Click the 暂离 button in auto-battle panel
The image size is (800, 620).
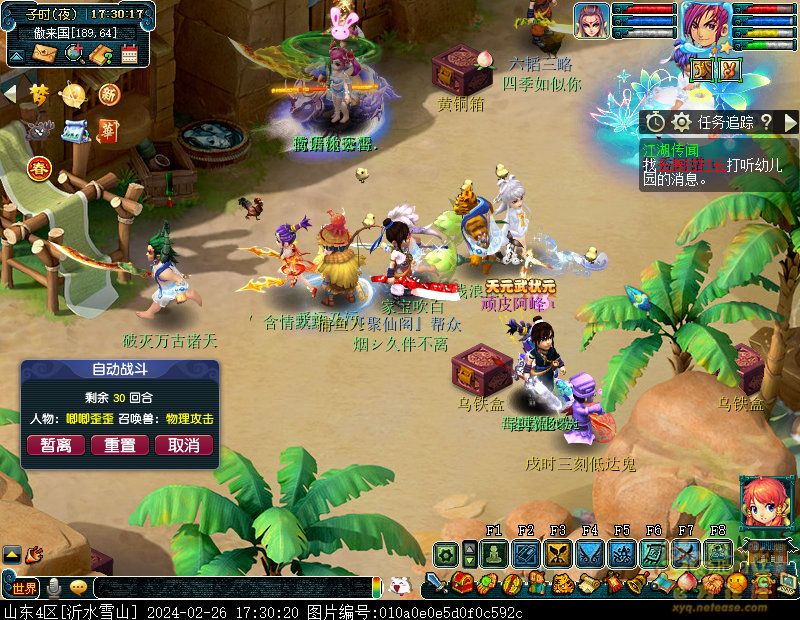pos(56,445)
